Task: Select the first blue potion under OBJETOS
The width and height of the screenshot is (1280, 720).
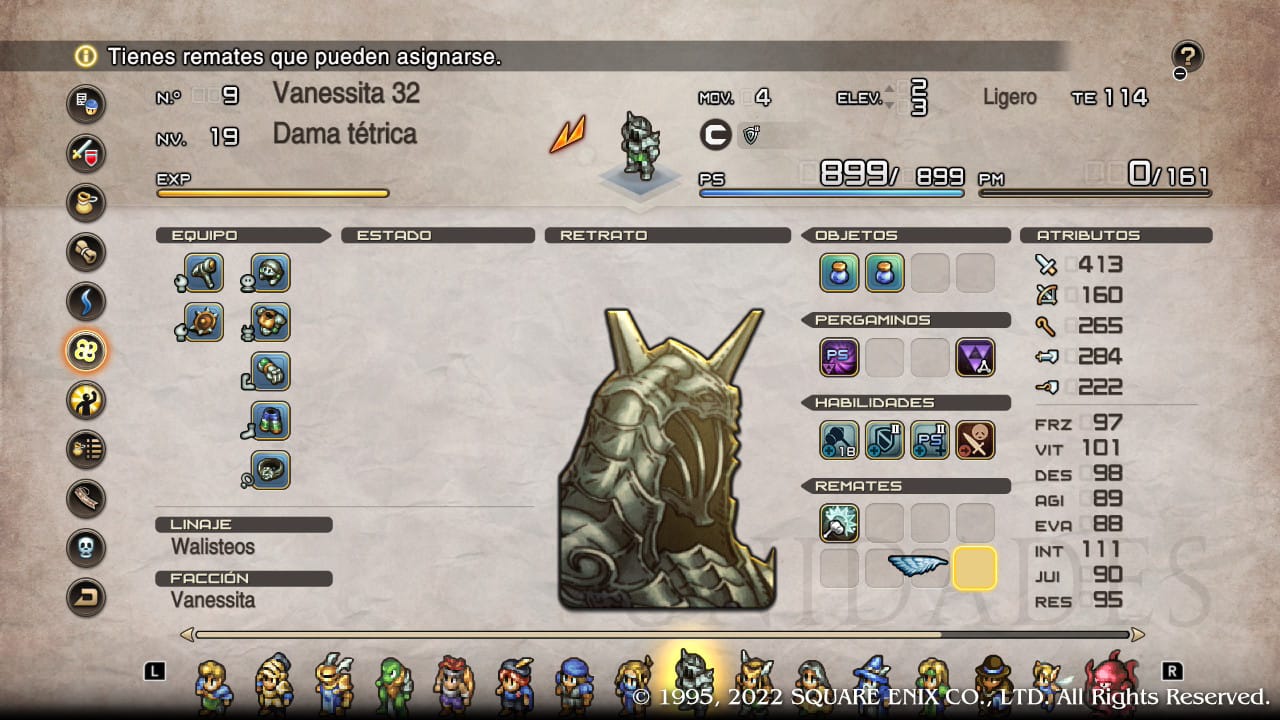Action: coord(839,272)
